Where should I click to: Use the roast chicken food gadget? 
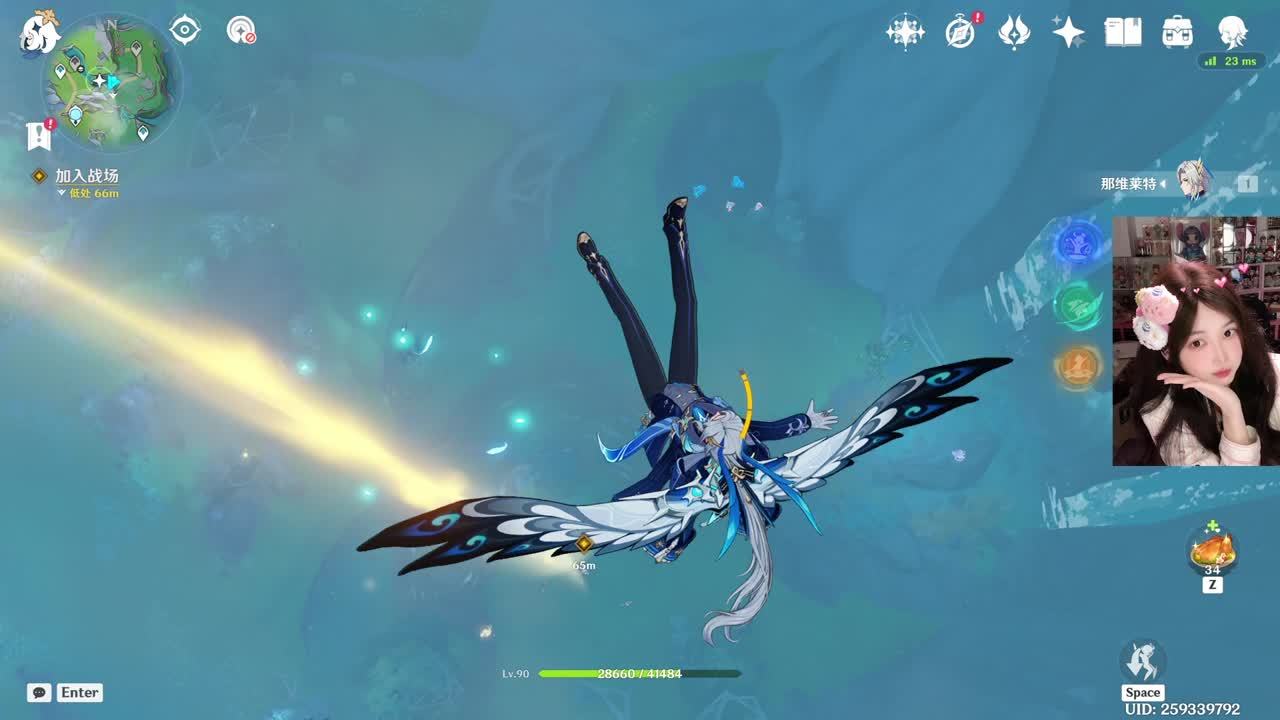click(x=1212, y=549)
